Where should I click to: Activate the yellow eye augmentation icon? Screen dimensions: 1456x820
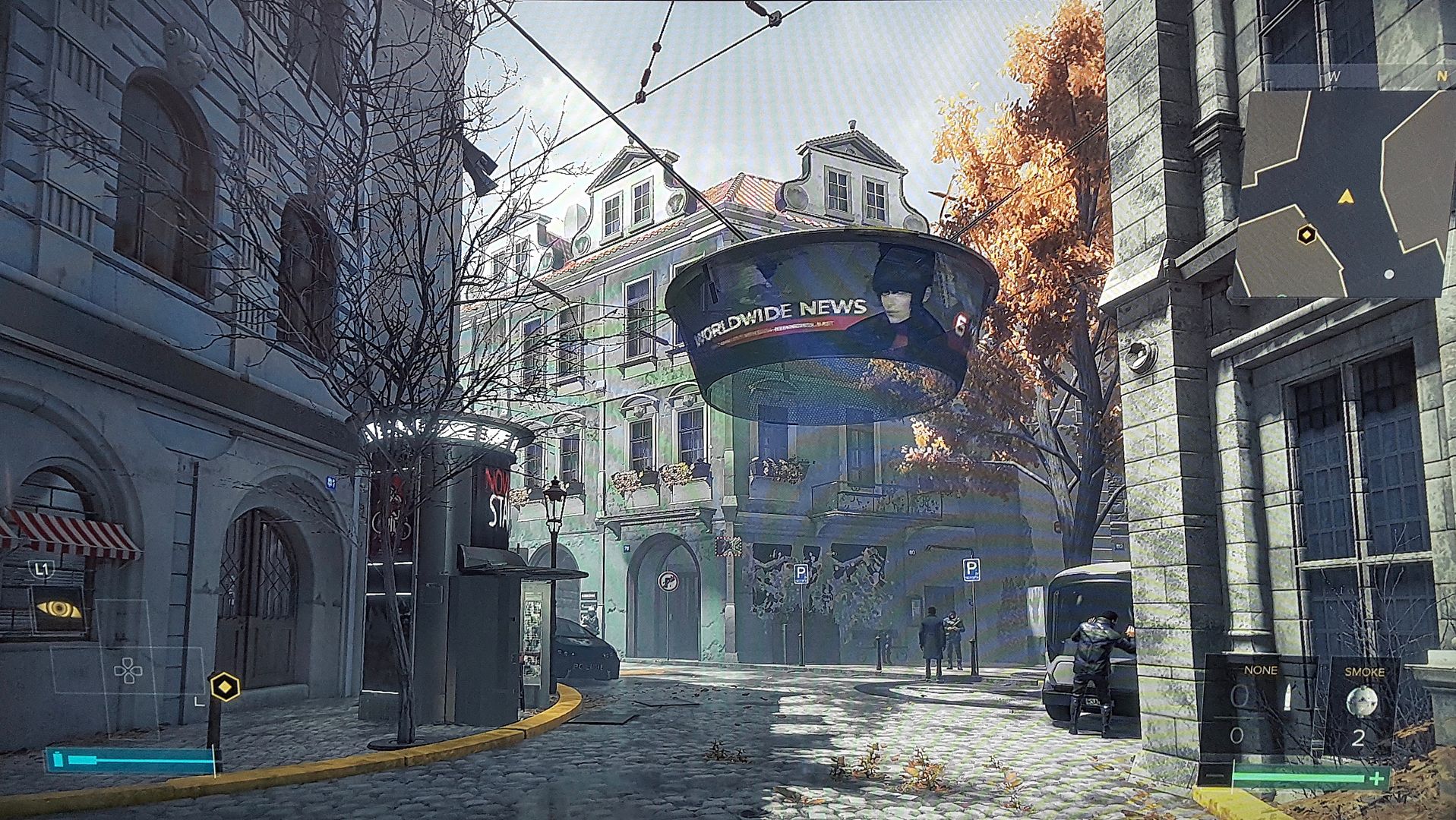(58, 608)
